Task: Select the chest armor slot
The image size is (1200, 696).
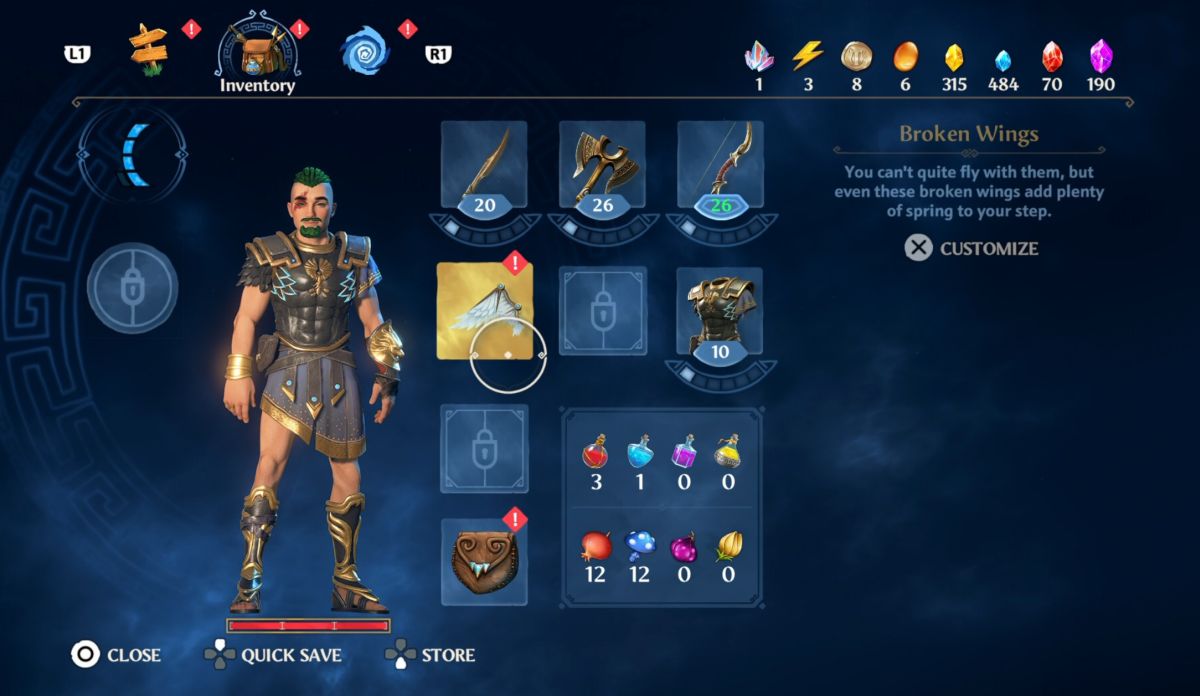Action: [720, 311]
